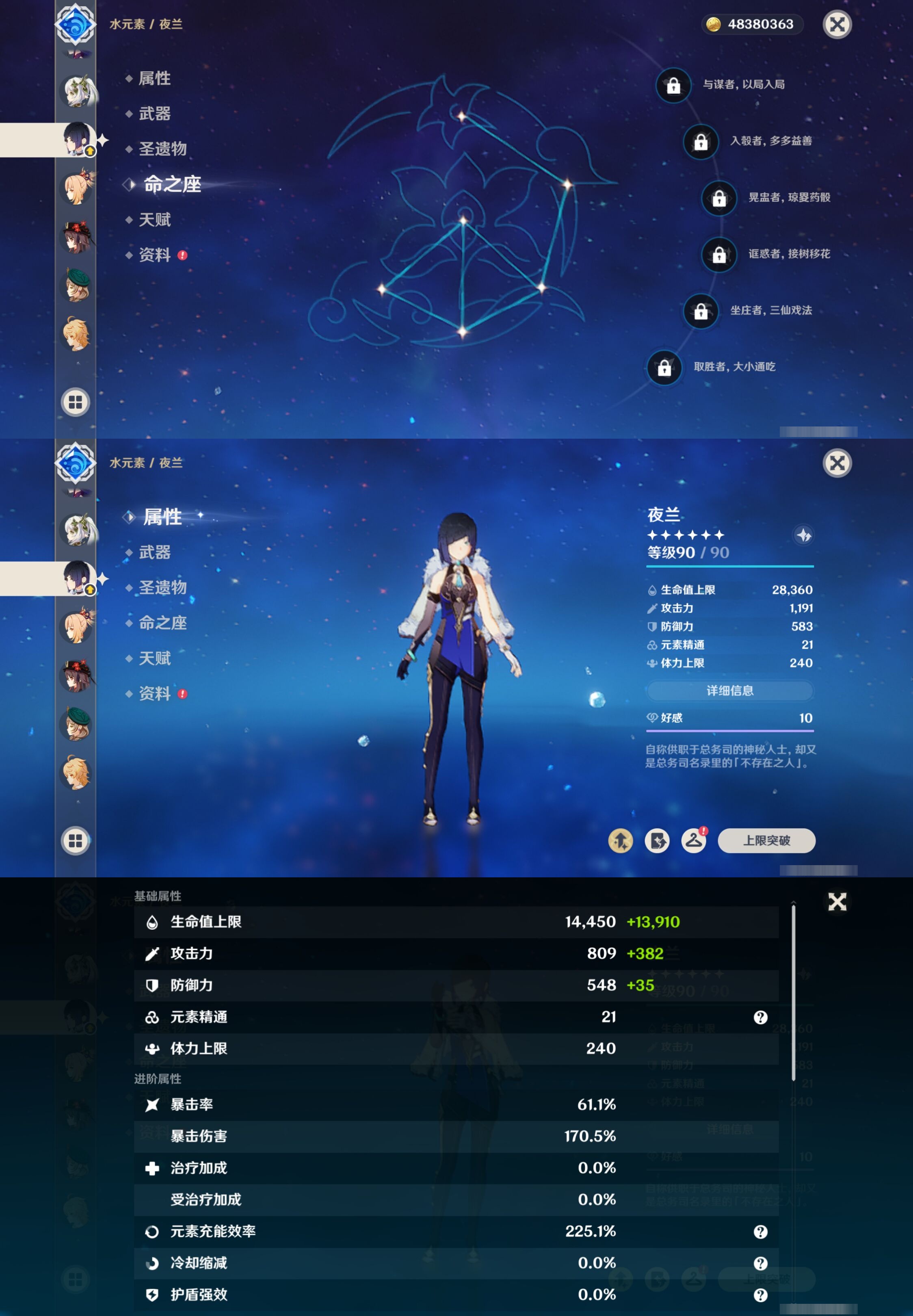913x1316 pixels.
Task: Click the 详细信息 button
Action: click(730, 691)
